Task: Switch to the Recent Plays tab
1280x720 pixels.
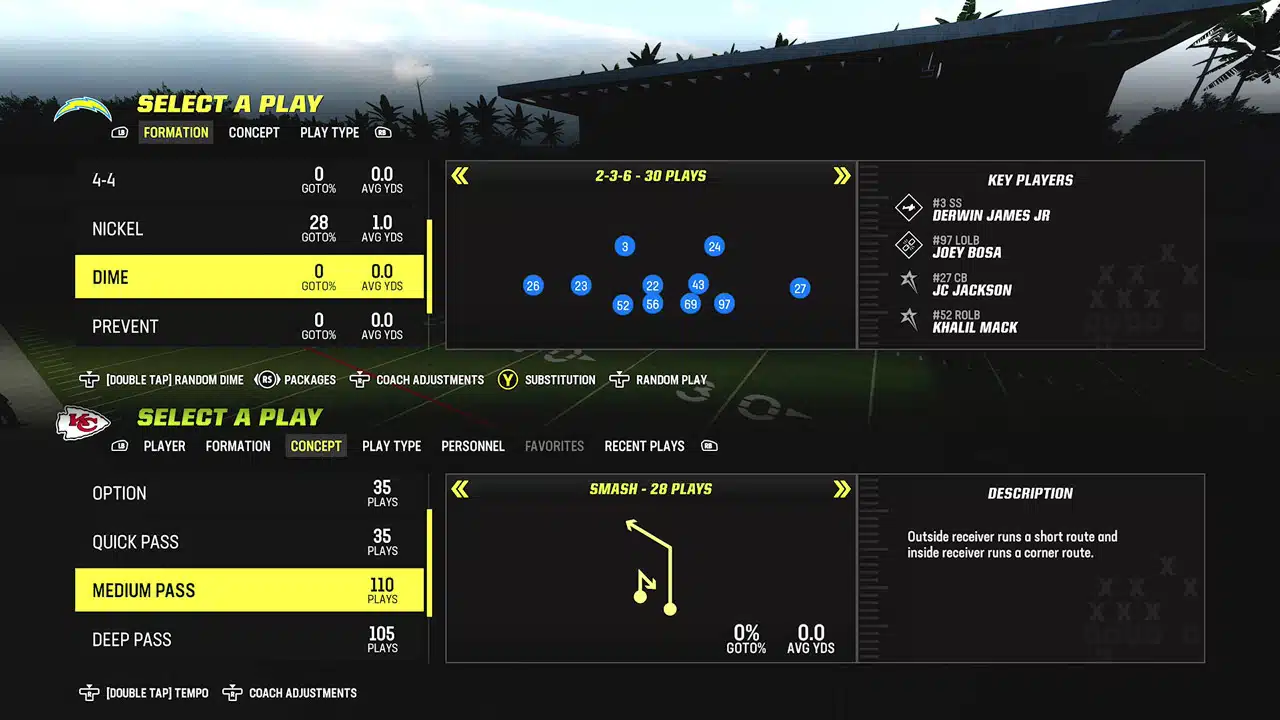Action: (644, 446)
